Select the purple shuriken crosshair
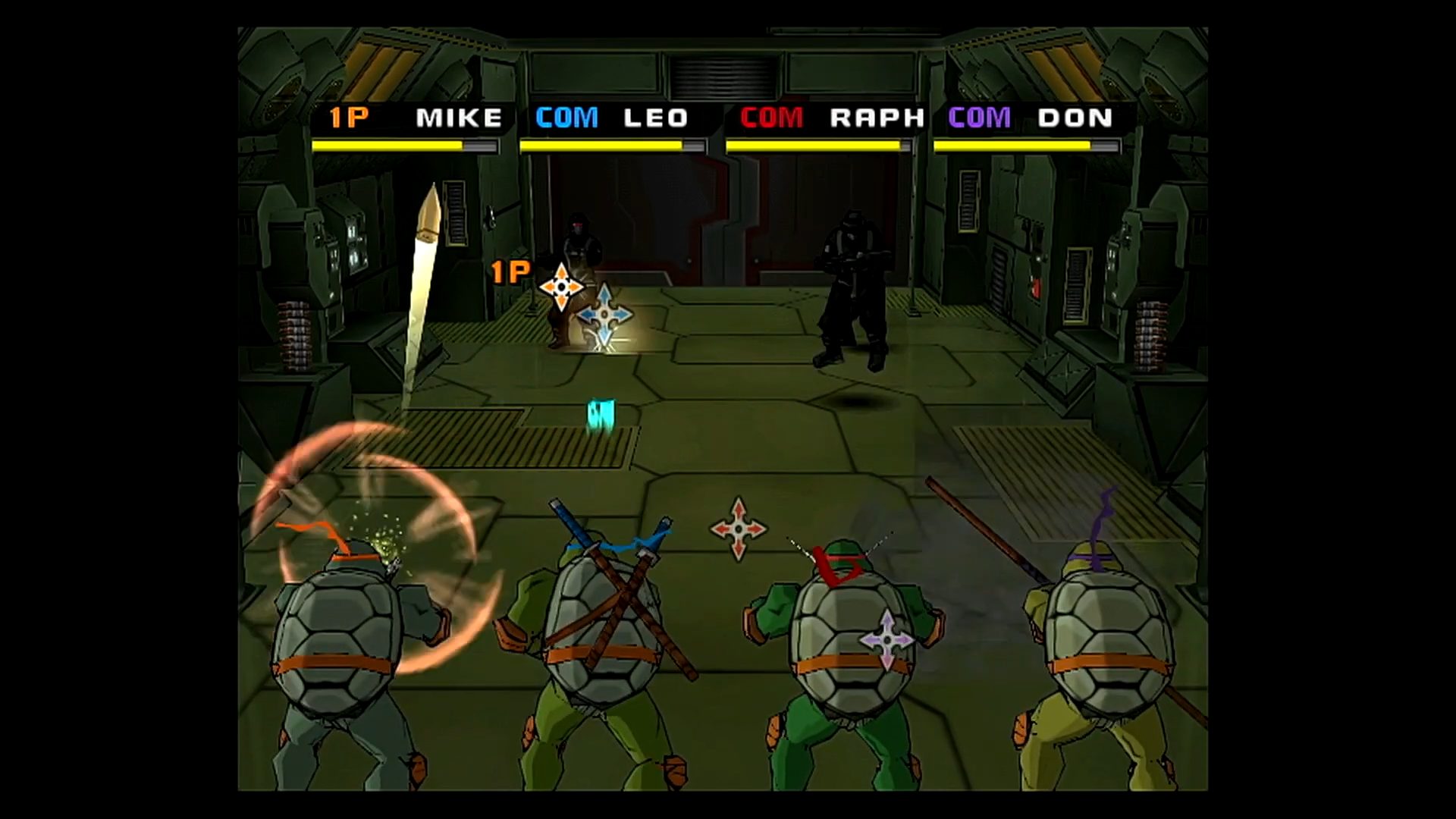 point(886,641)
